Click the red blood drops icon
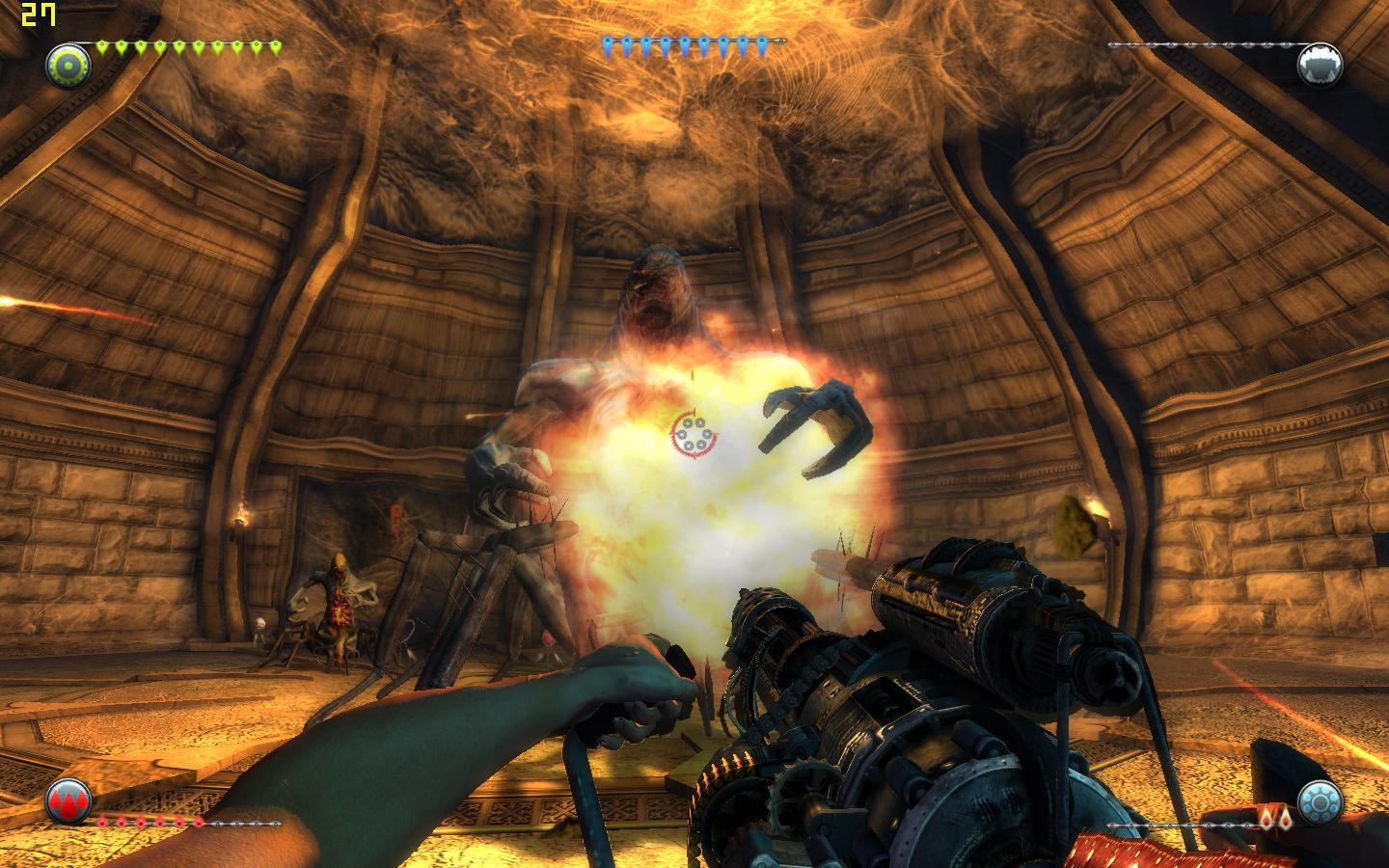This screenshot has height=868, width=1389. 68,800
